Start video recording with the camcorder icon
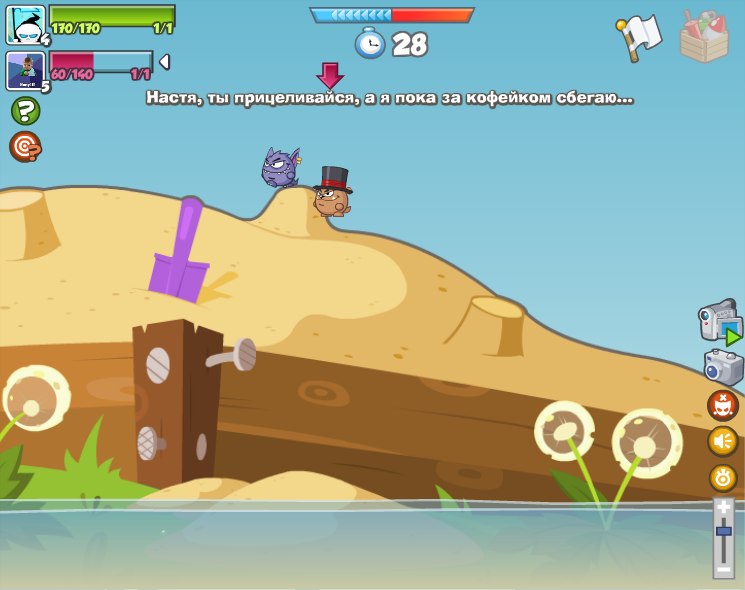This screenshot has height=590, width=745. (720, 324)
